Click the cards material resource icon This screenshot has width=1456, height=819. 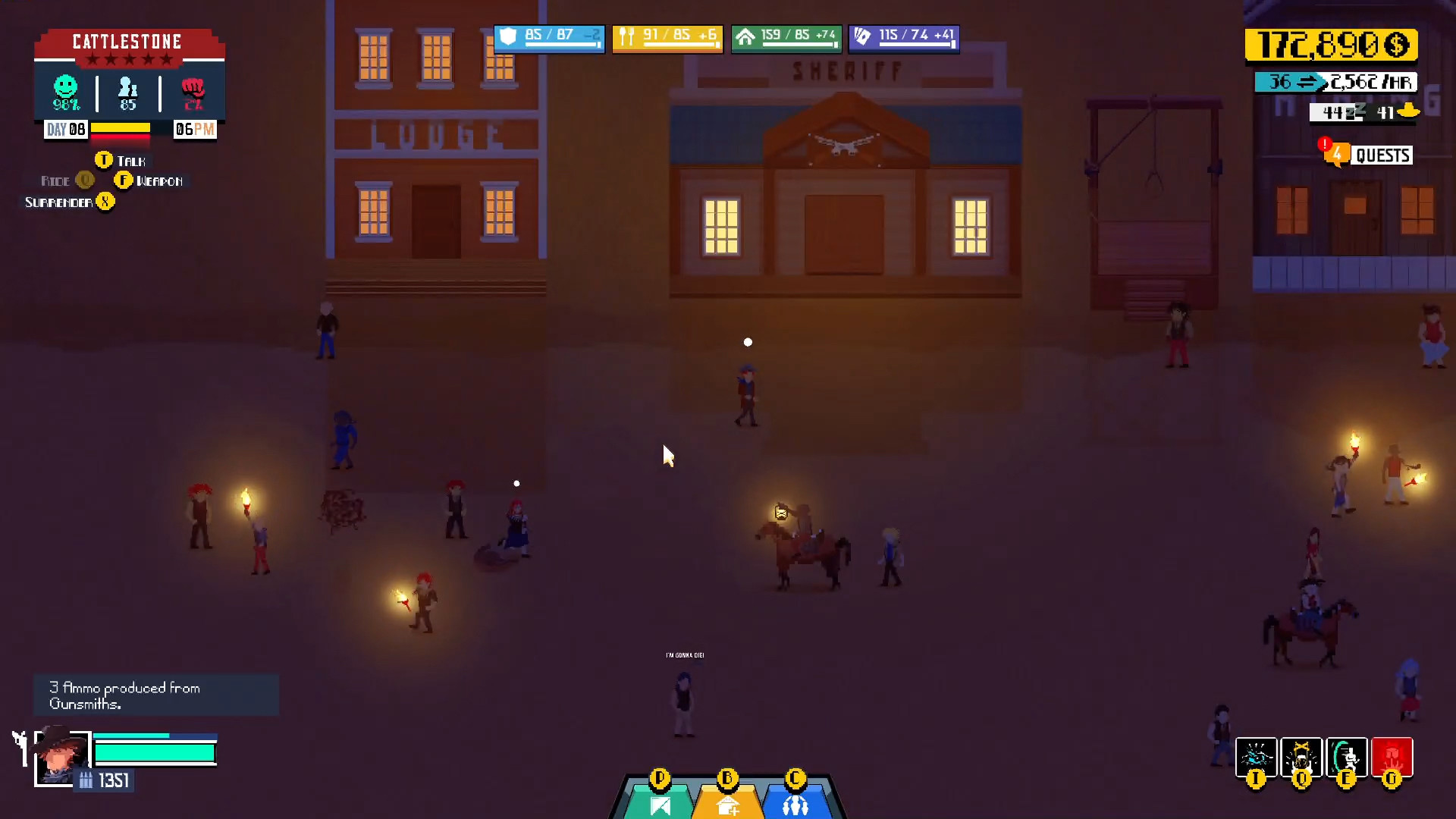coord(862,35)
